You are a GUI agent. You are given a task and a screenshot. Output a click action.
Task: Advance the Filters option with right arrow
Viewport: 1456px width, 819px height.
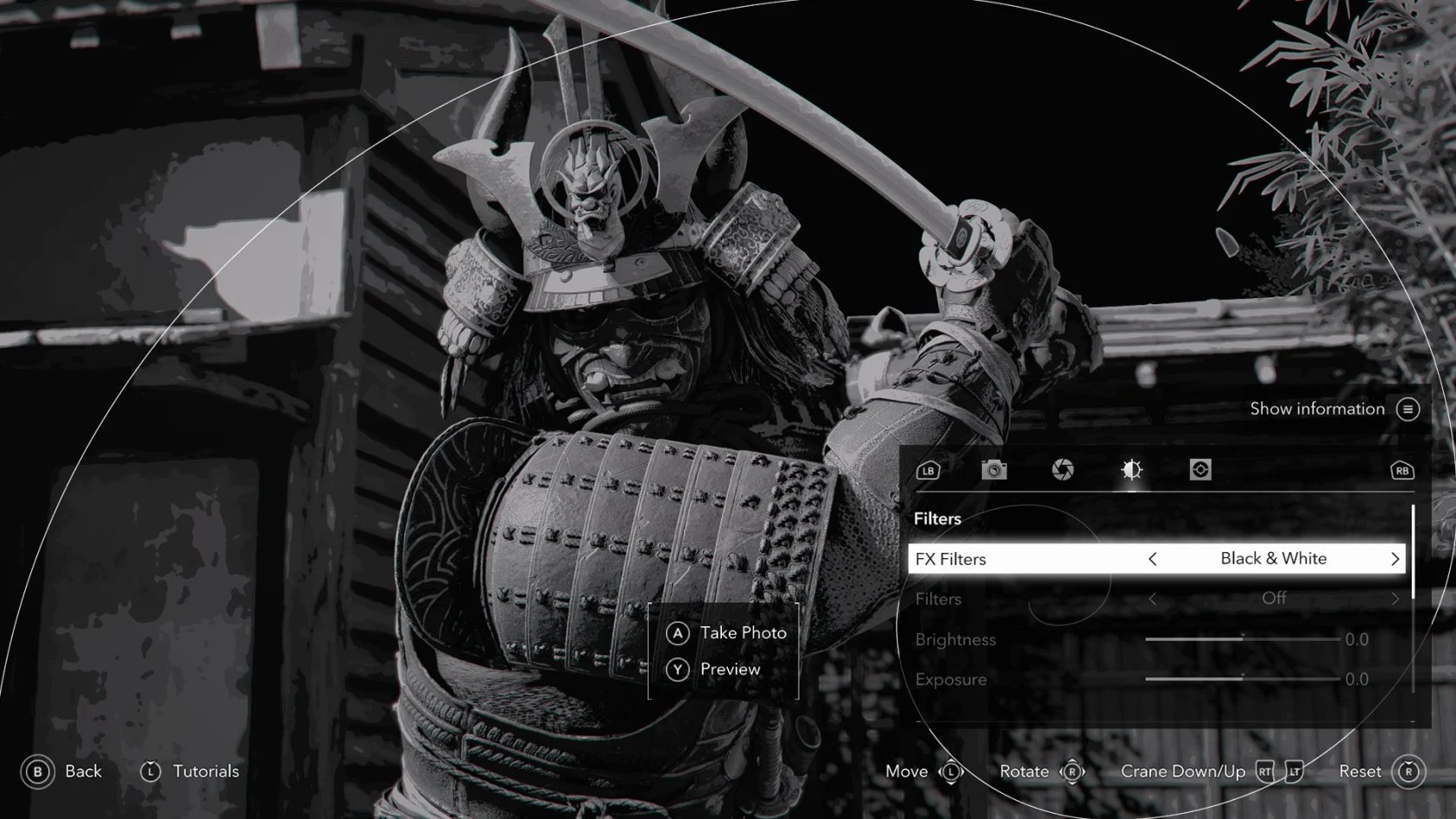1395,599
